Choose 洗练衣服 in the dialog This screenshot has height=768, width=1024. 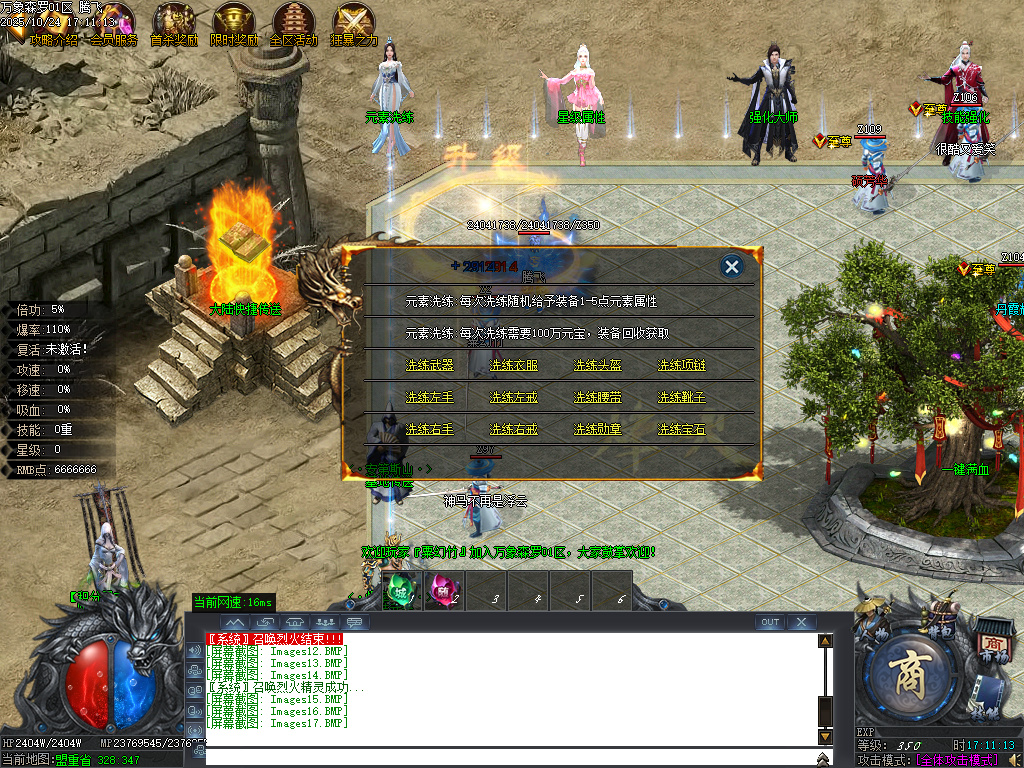[513, 365]
